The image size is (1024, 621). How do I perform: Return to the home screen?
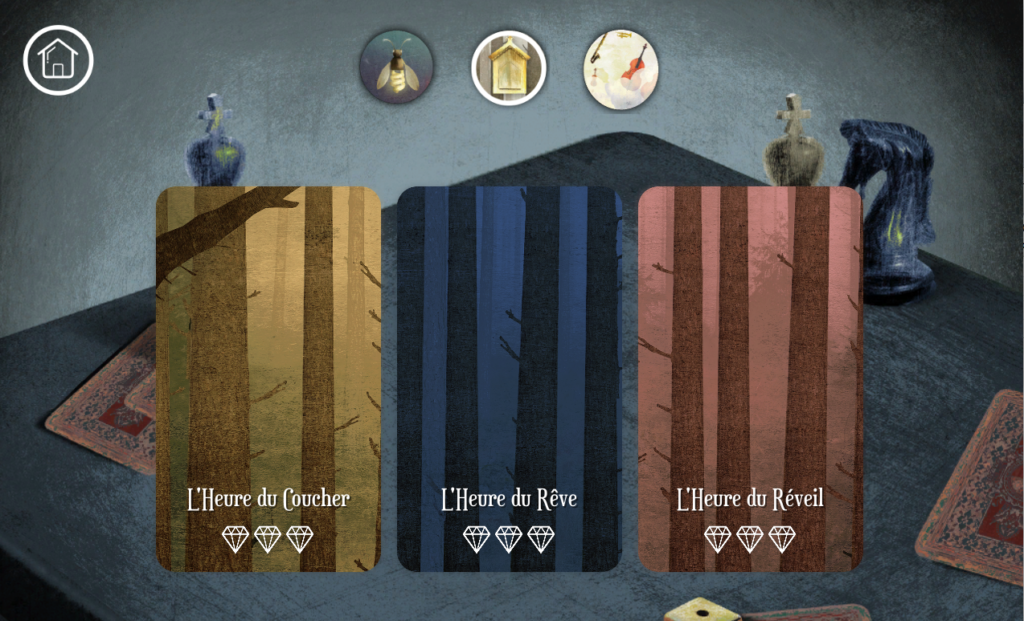point(58,60)
